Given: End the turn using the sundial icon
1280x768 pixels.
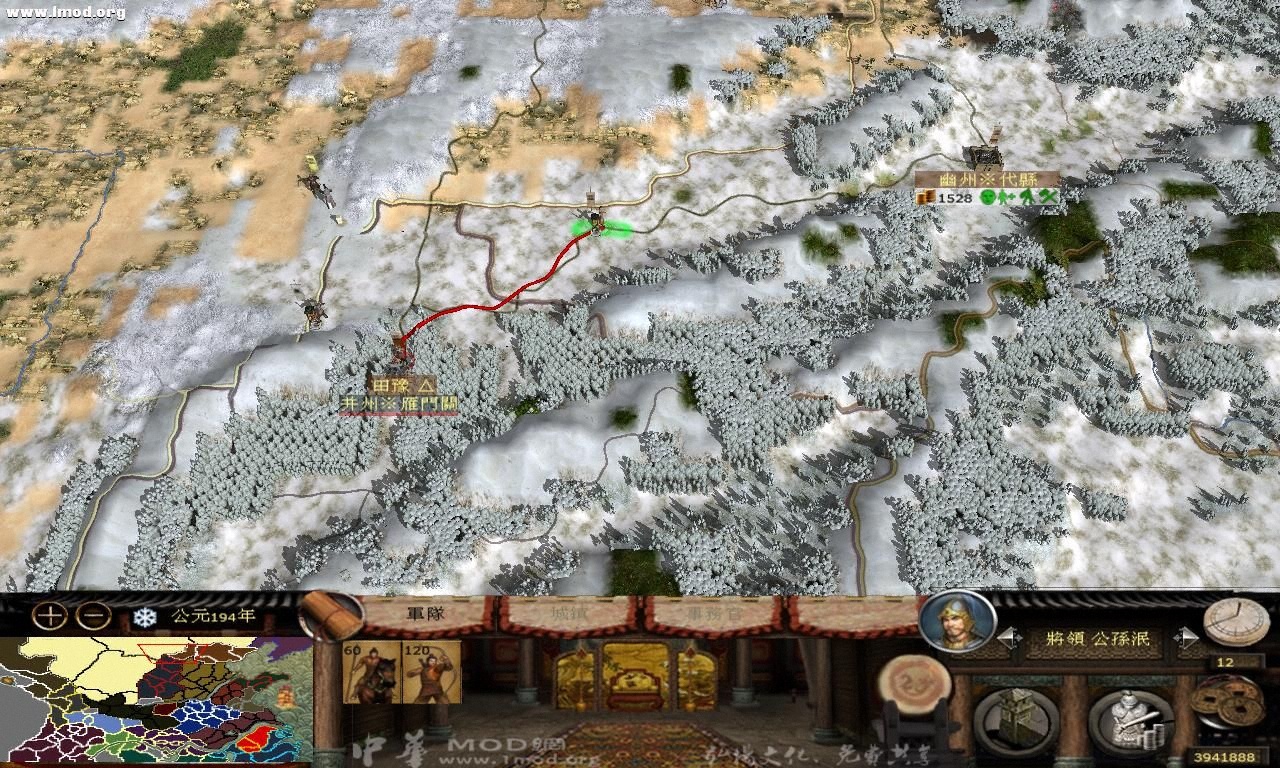Looking at the screenshot, I should pyautogui.click(x=1235, y=620).
